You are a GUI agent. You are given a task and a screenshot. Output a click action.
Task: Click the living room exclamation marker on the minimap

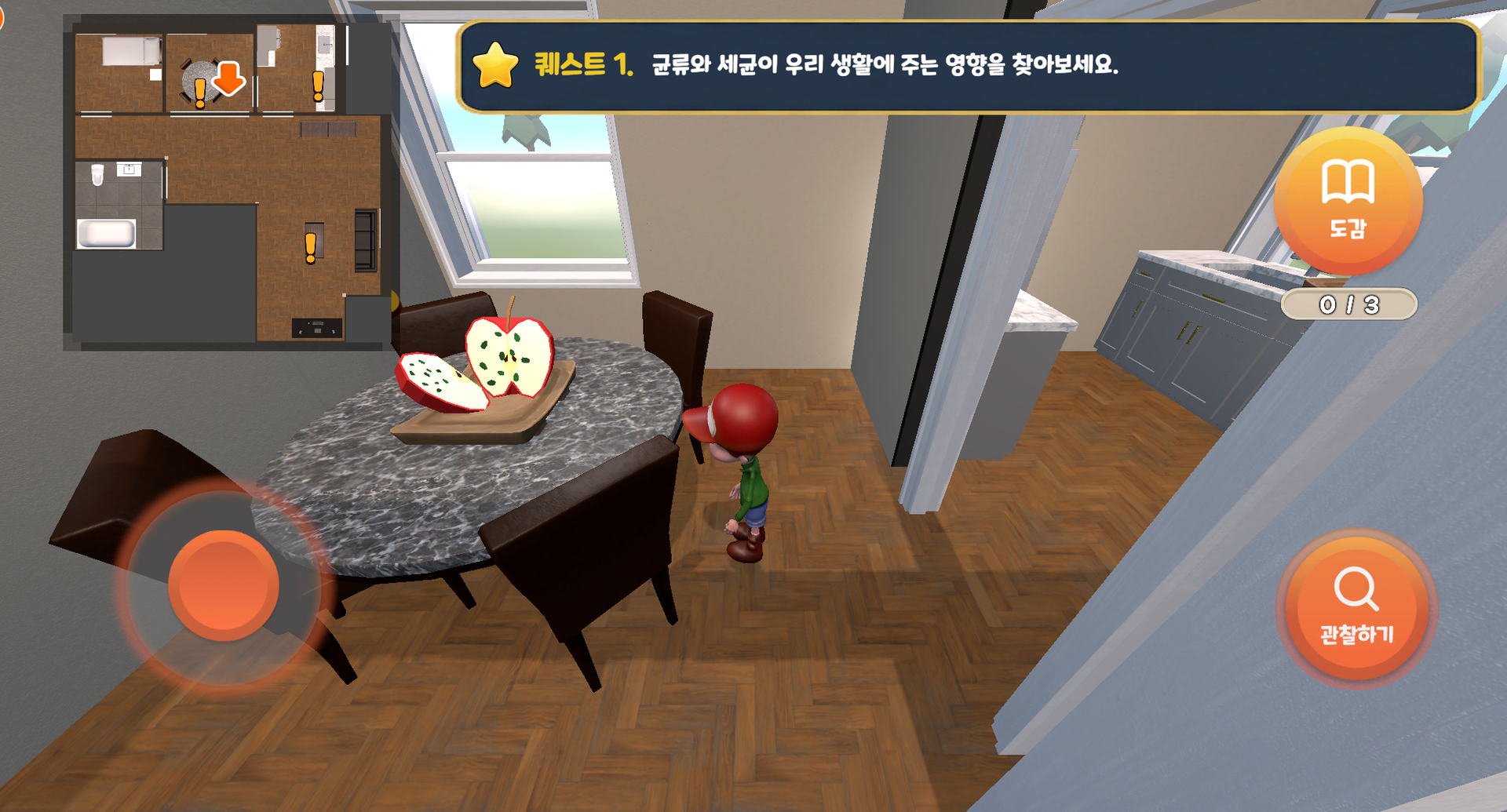(x=310, y=246)
